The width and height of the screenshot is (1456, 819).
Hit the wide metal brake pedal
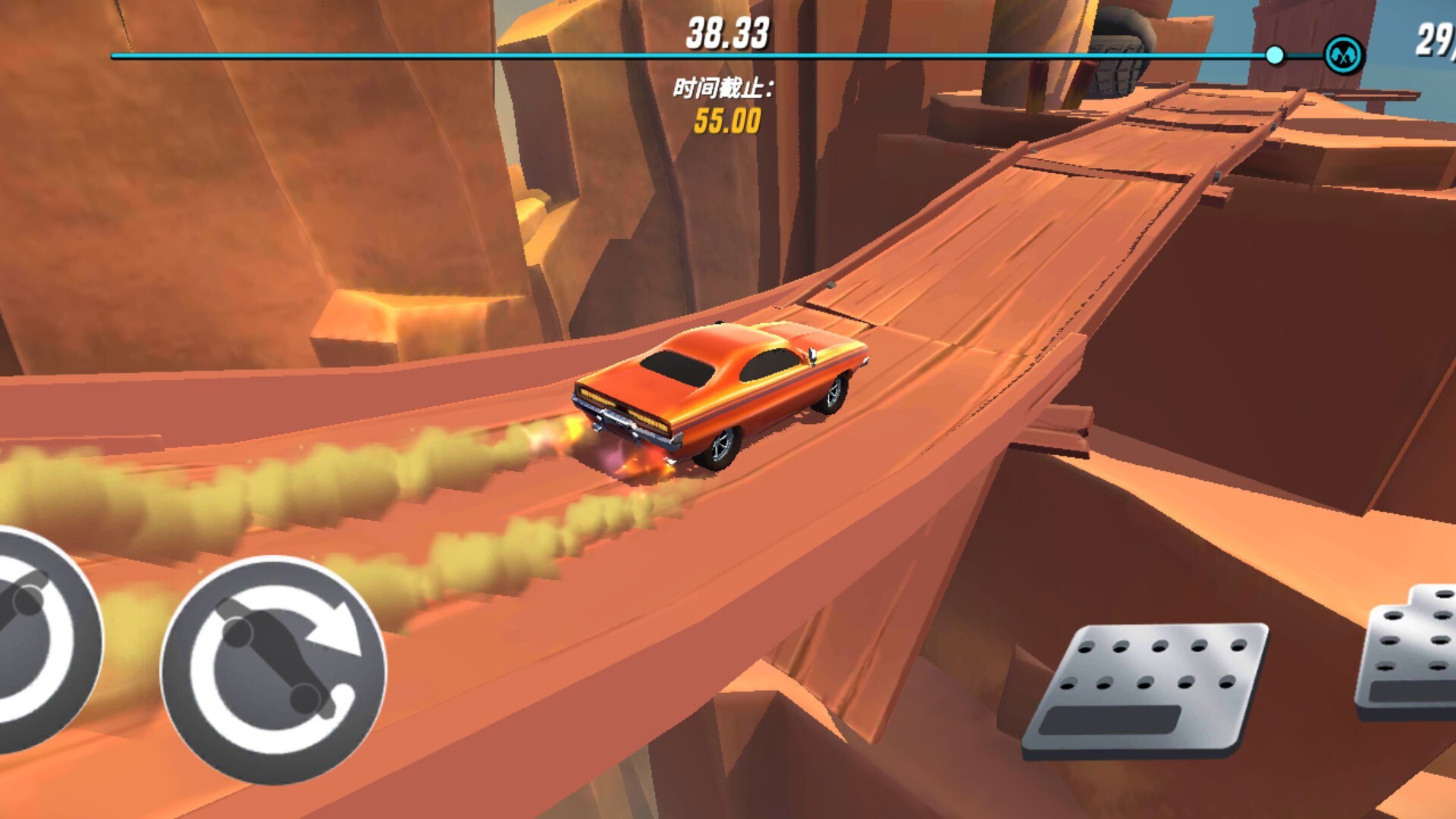(x=1145, y=689)
